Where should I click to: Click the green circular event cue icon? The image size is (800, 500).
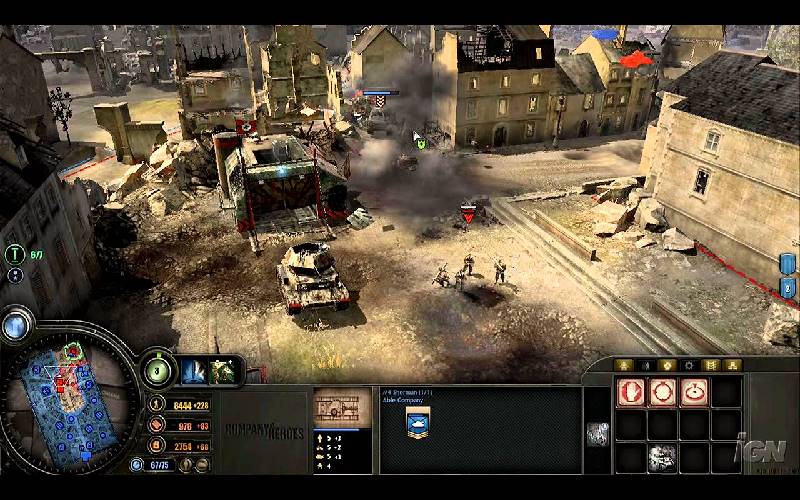pyautogui.click(x=14, y=254)
